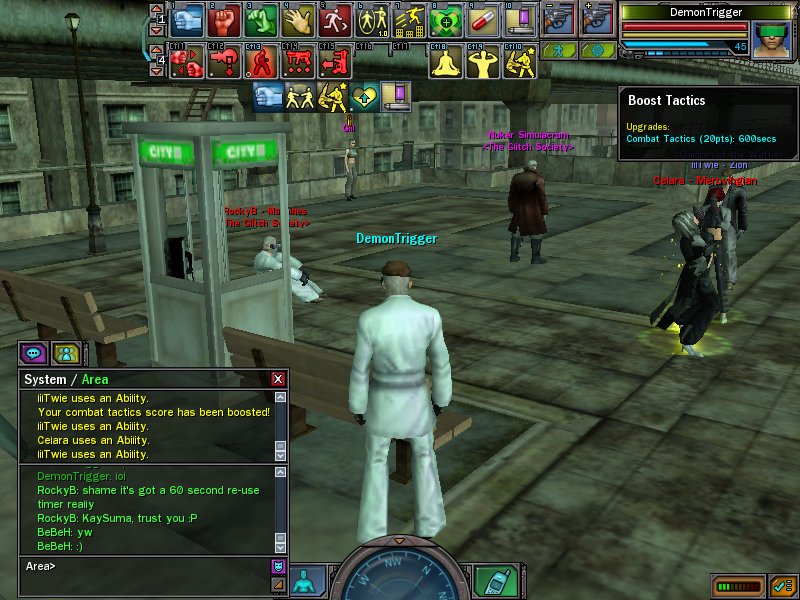Activate the yellow meditation pose ability
Image resolution: width=800 pixels, height=600 pixels.
point(446,62)
